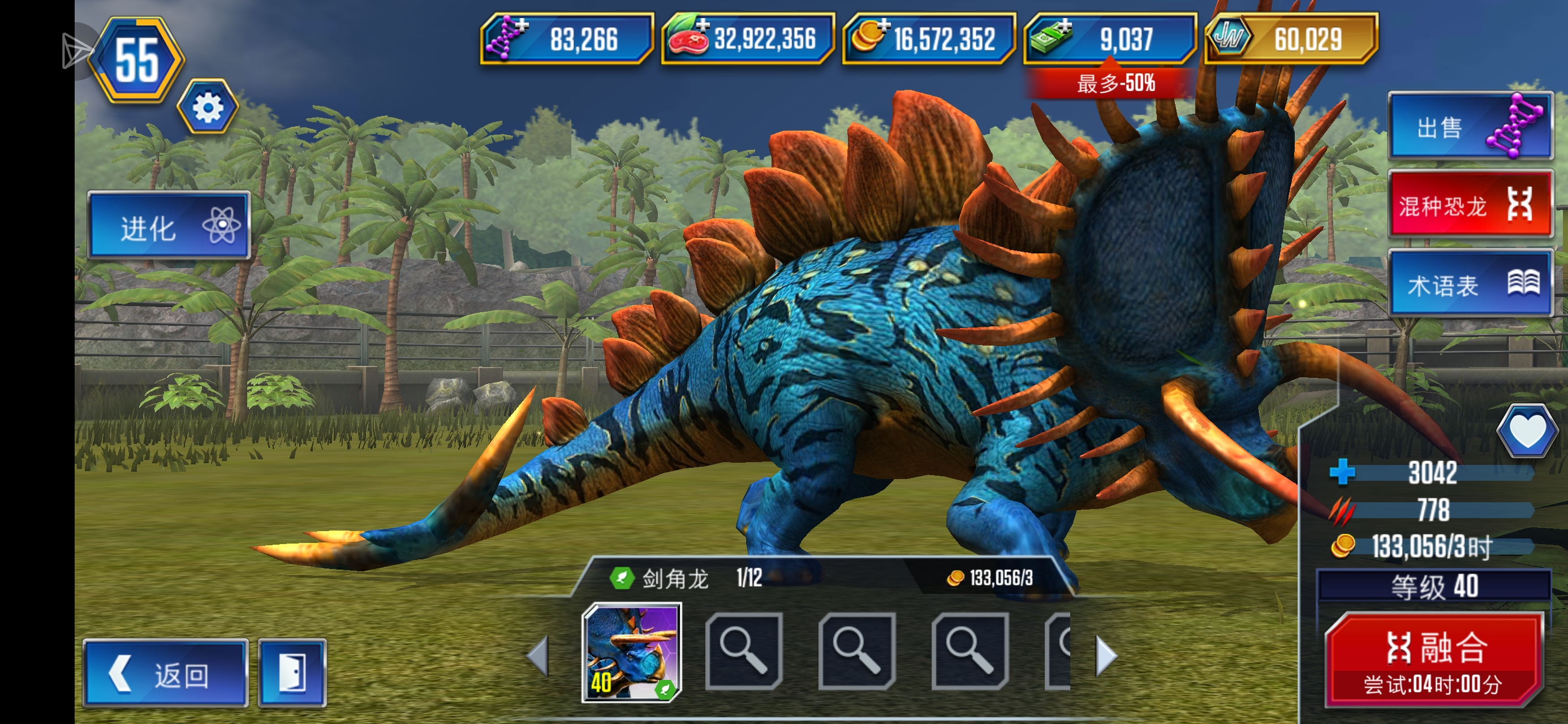Open the 混种恐龙 hybrid menu
Image resolution: width=1568 pixels, height=724 pixels.
[1470, 205]
